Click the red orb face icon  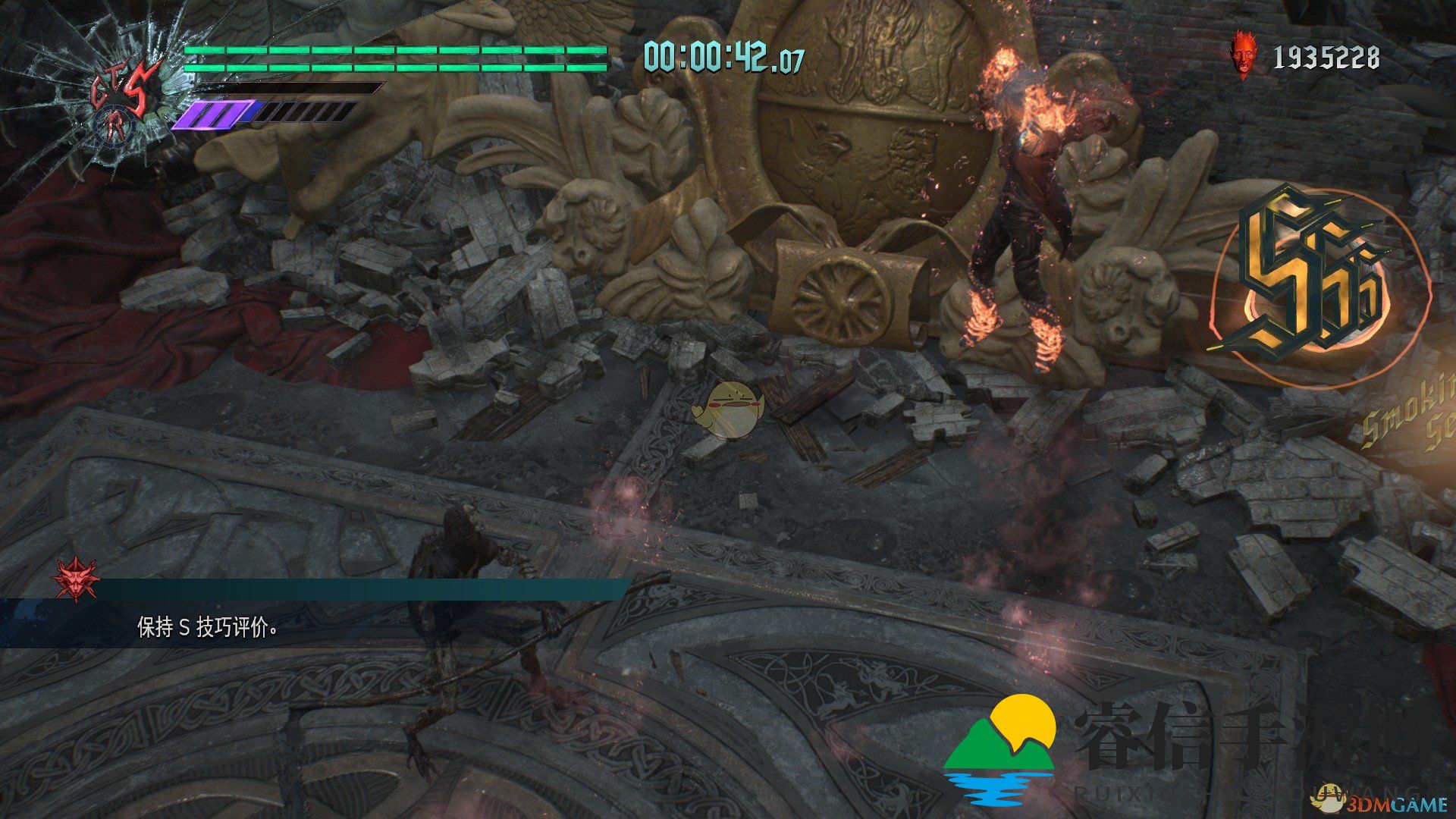1242,55
